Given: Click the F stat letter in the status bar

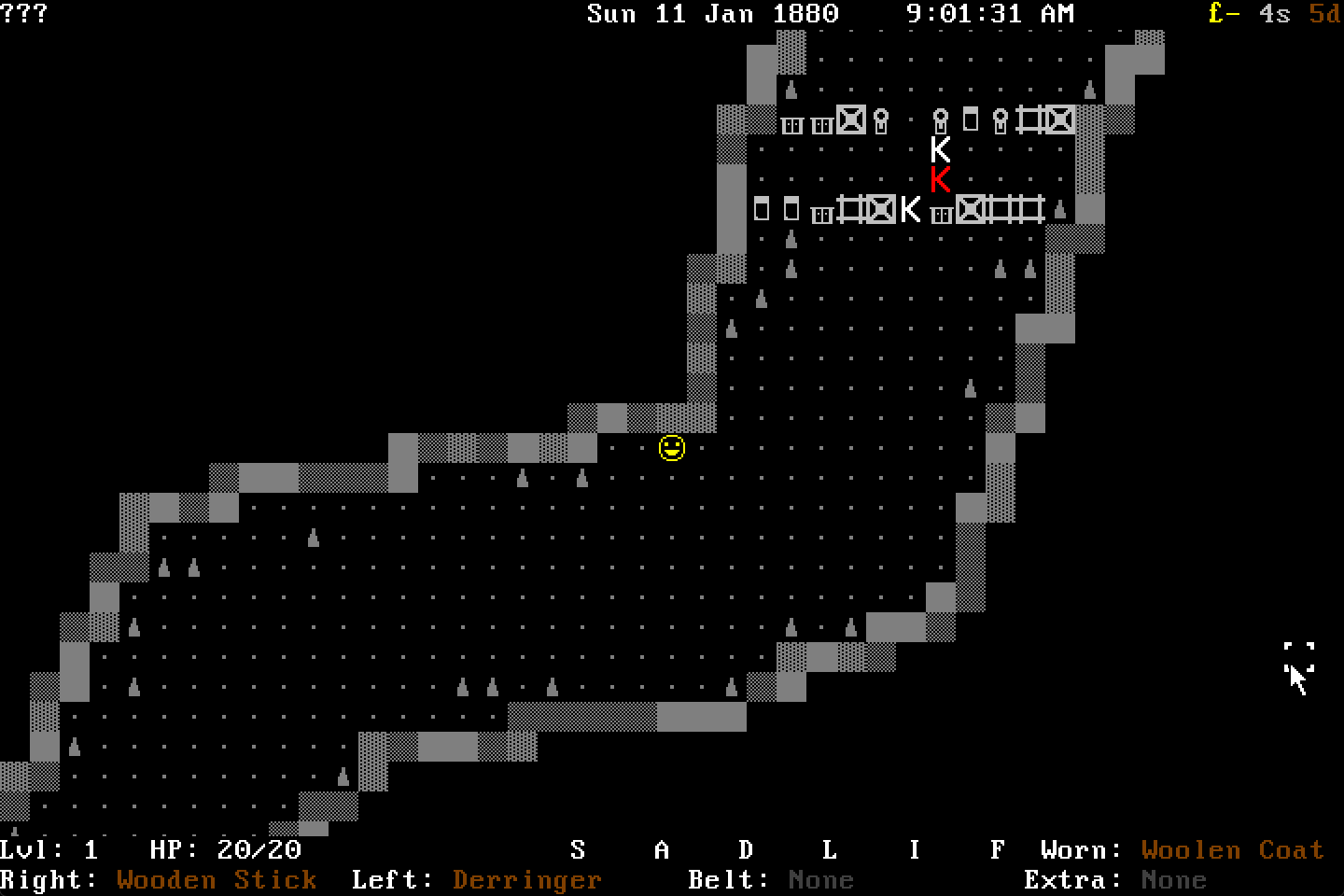Looking at the screenshot, I should [x=998, y=849].
